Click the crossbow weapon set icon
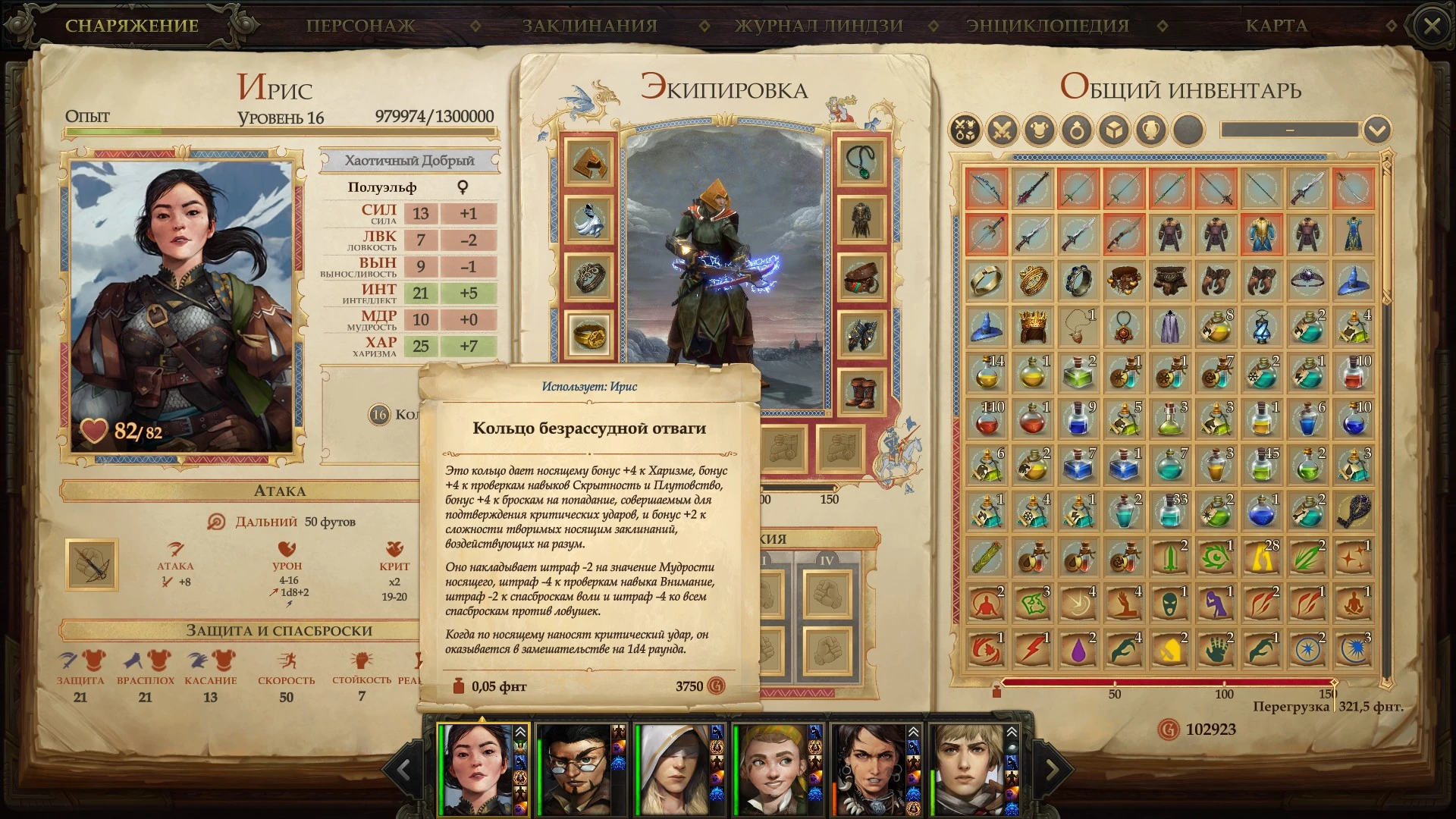Screen dimensions: 1456x819 point(92,564)
